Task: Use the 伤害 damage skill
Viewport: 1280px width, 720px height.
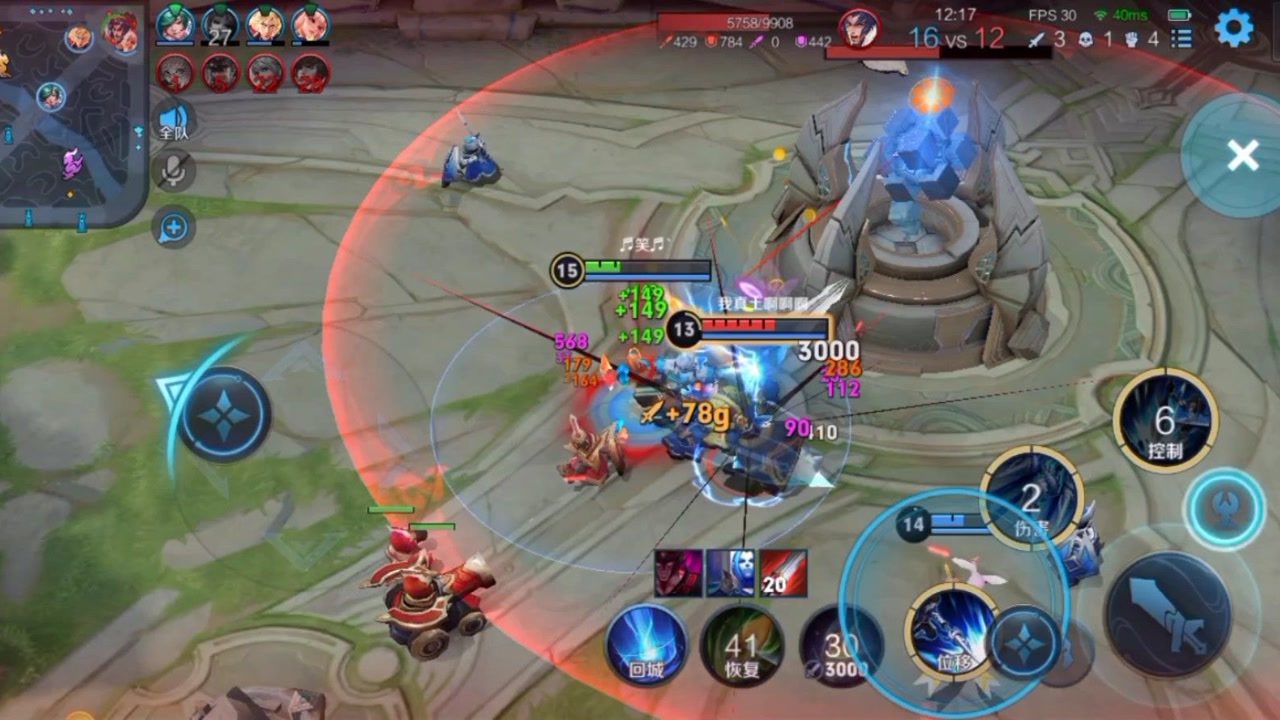Action: (1031, 498)
